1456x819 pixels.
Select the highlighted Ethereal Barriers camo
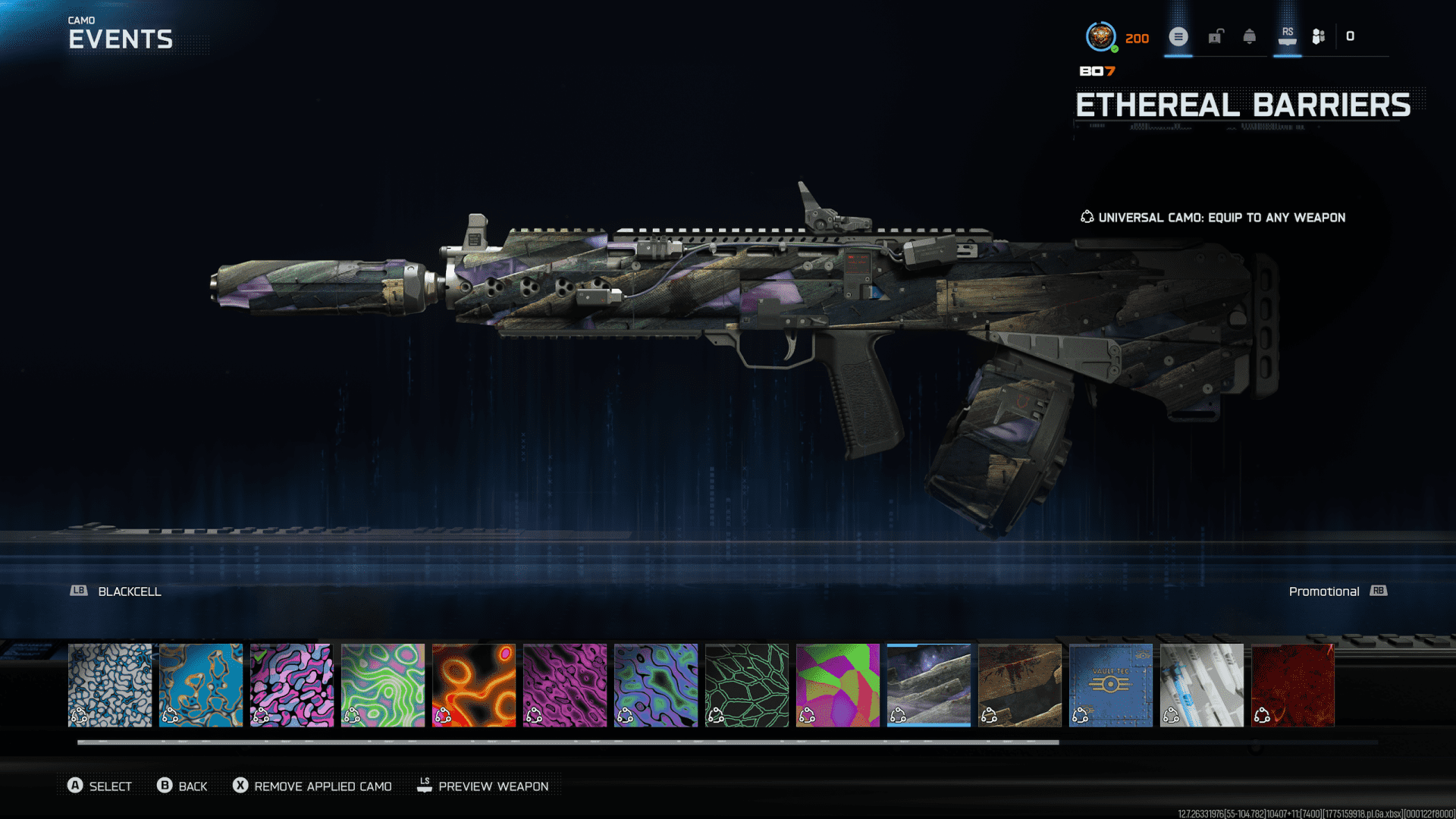click(x=929, y=685)
